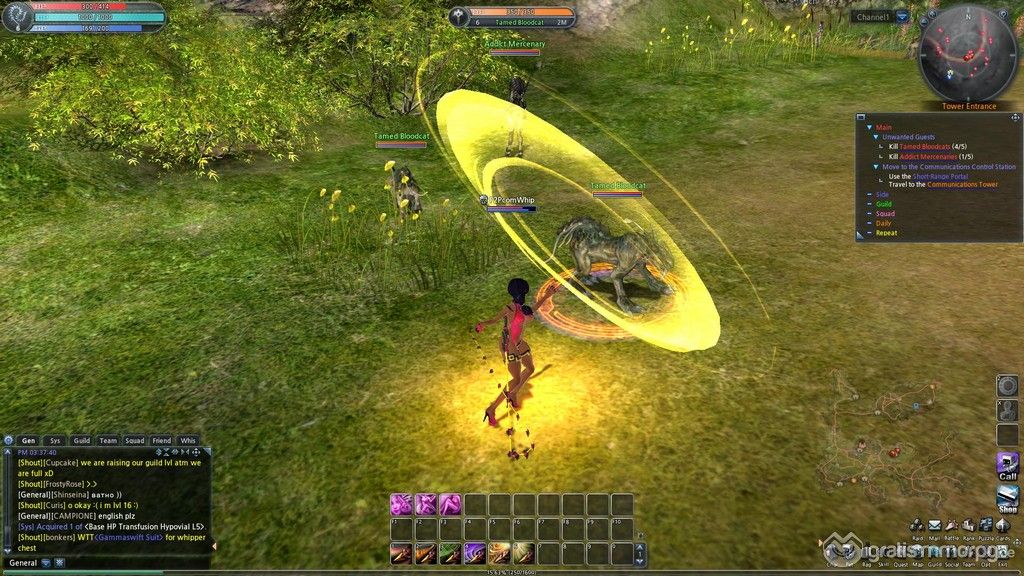Click the hotbar page up arrow
1024x576 pixels.
[641, 548]
